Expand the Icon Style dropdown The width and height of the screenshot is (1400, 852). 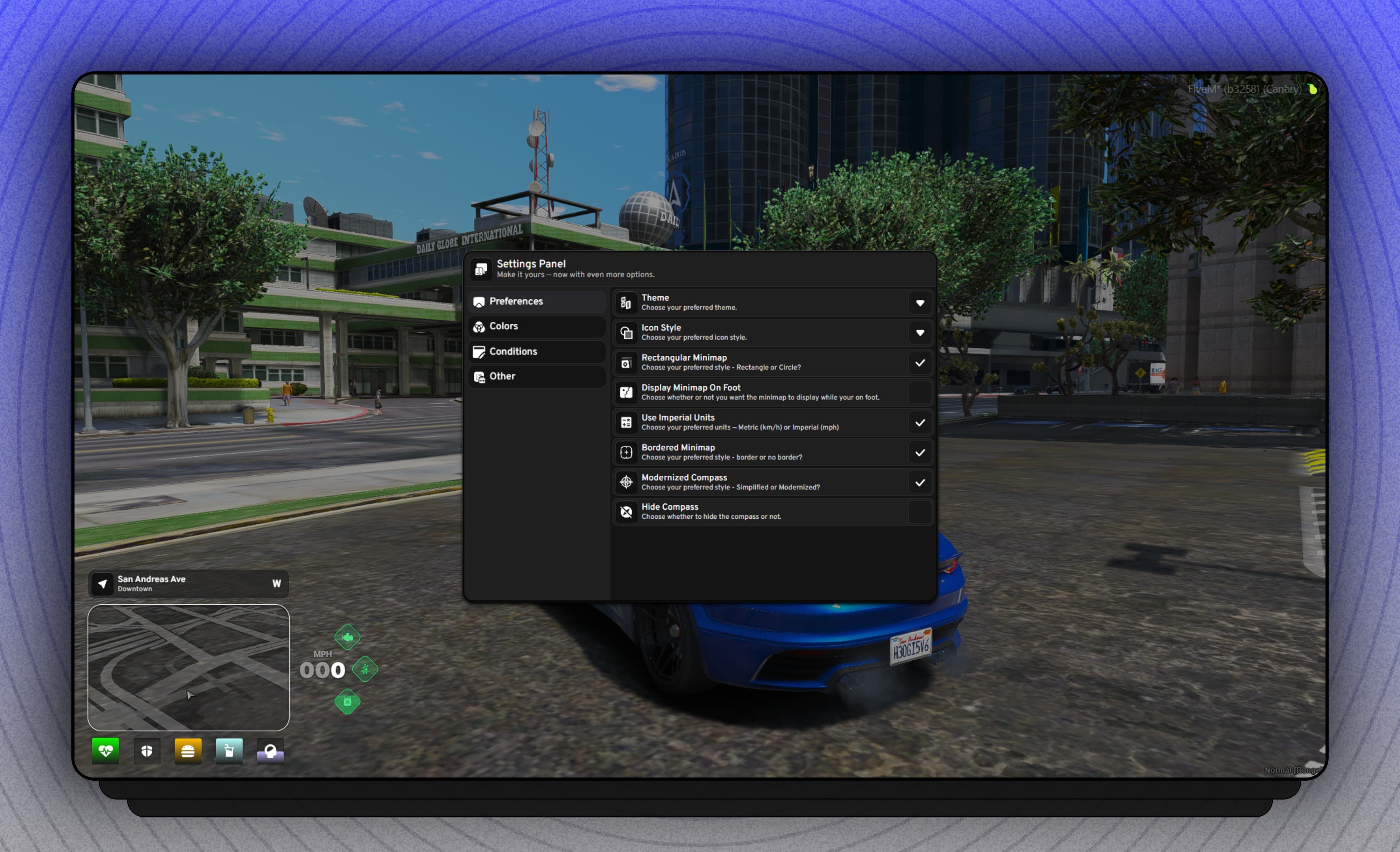coord(920,333)
